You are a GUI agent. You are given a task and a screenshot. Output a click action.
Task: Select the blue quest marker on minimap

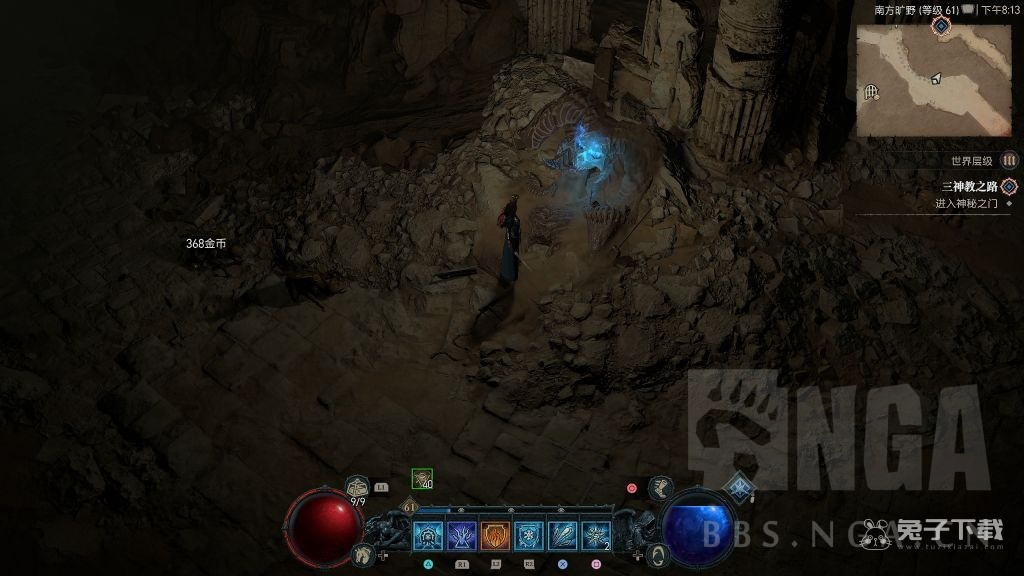[941, 24]
